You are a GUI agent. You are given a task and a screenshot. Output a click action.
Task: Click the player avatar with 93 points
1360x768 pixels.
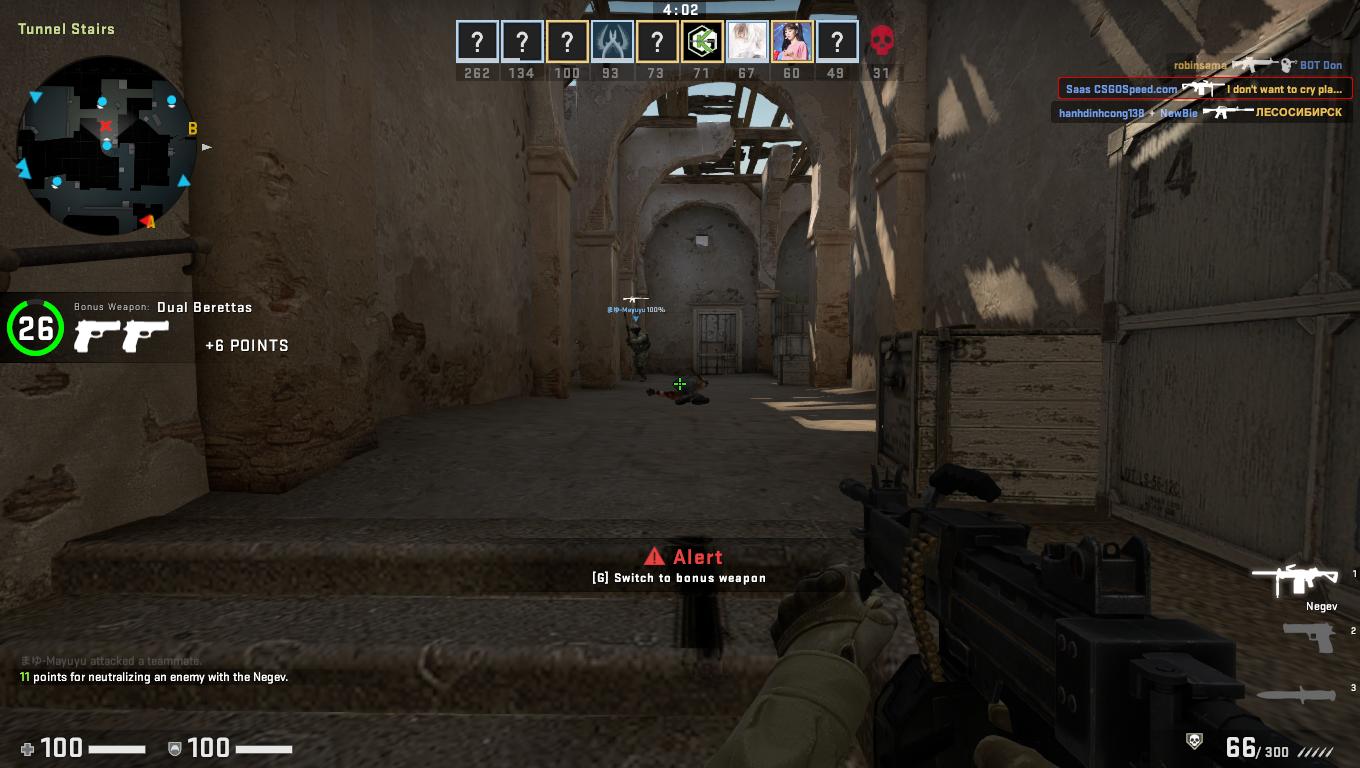(612, 42)
